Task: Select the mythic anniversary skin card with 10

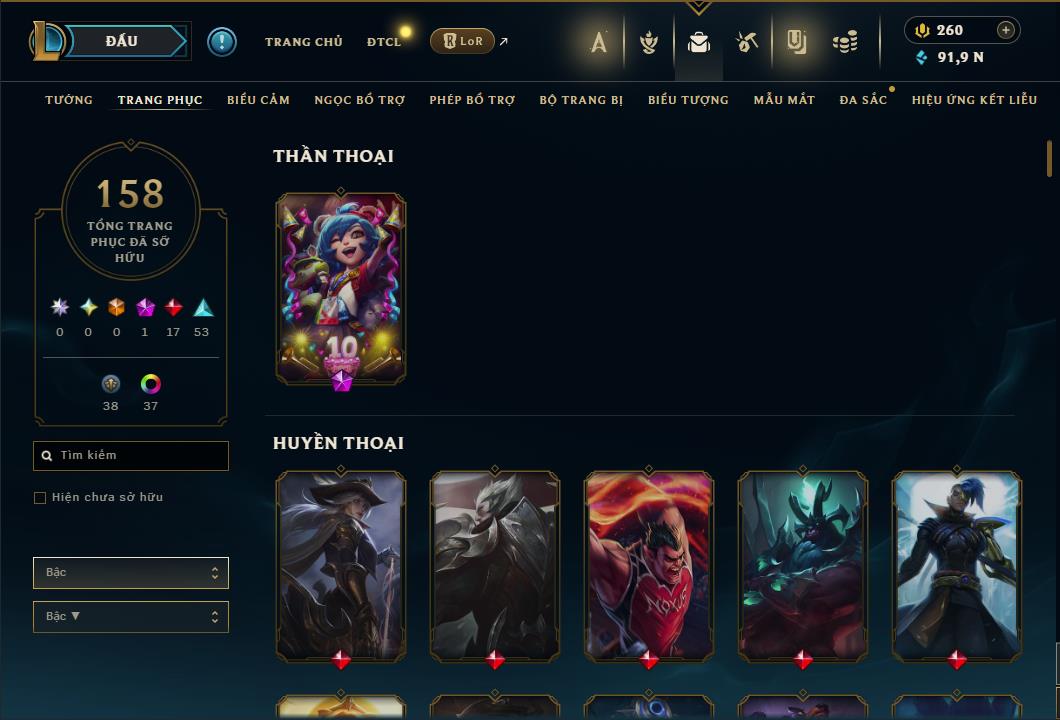Action: 341,288
